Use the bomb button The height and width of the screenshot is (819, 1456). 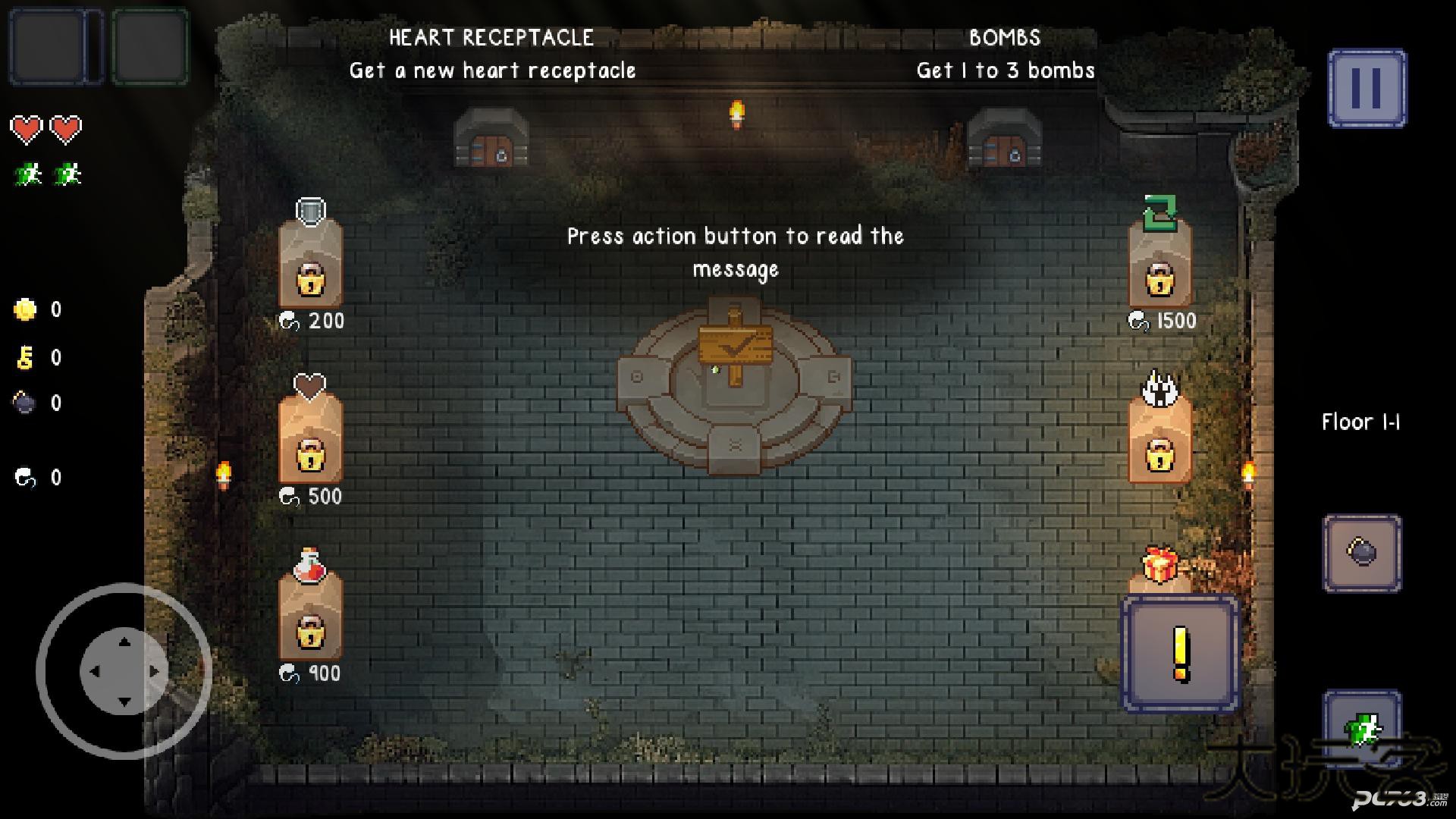1362,553
